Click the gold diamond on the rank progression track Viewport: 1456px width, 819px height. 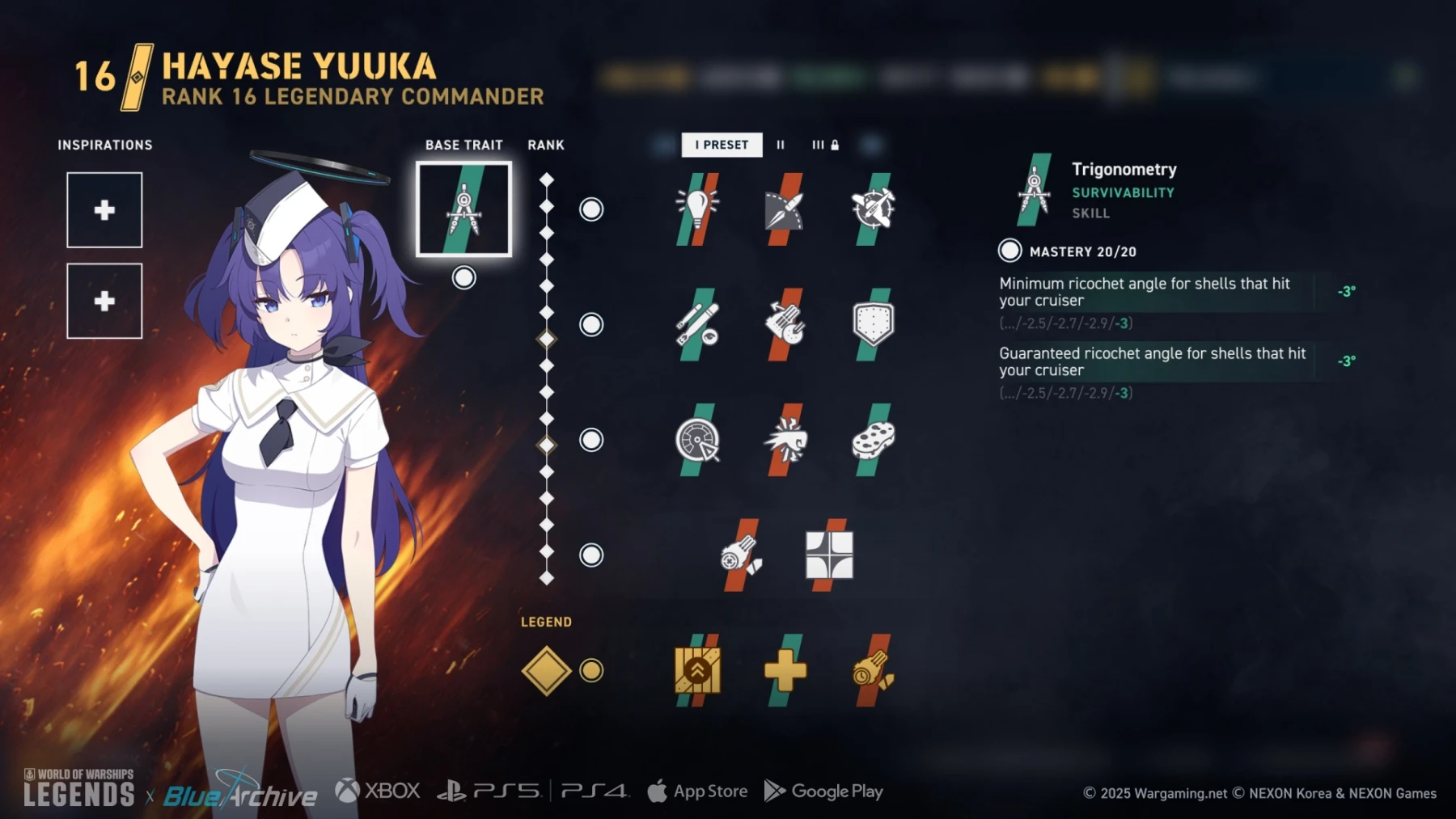pyautogui.click(x=548, y=339)
